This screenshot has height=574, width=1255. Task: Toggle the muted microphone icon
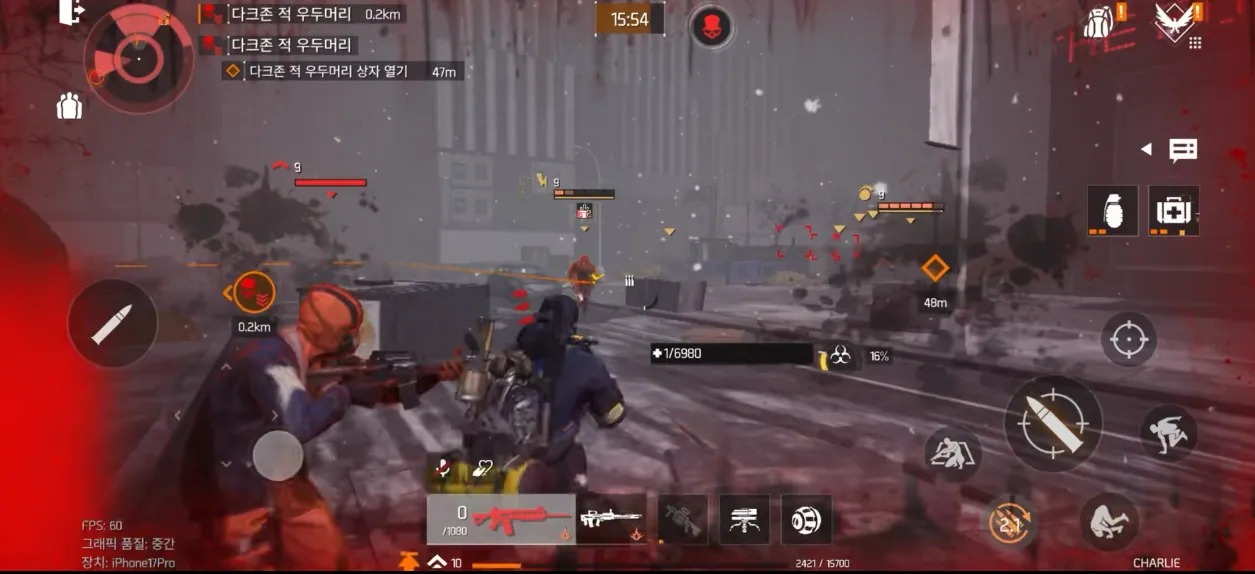point(443,468)
